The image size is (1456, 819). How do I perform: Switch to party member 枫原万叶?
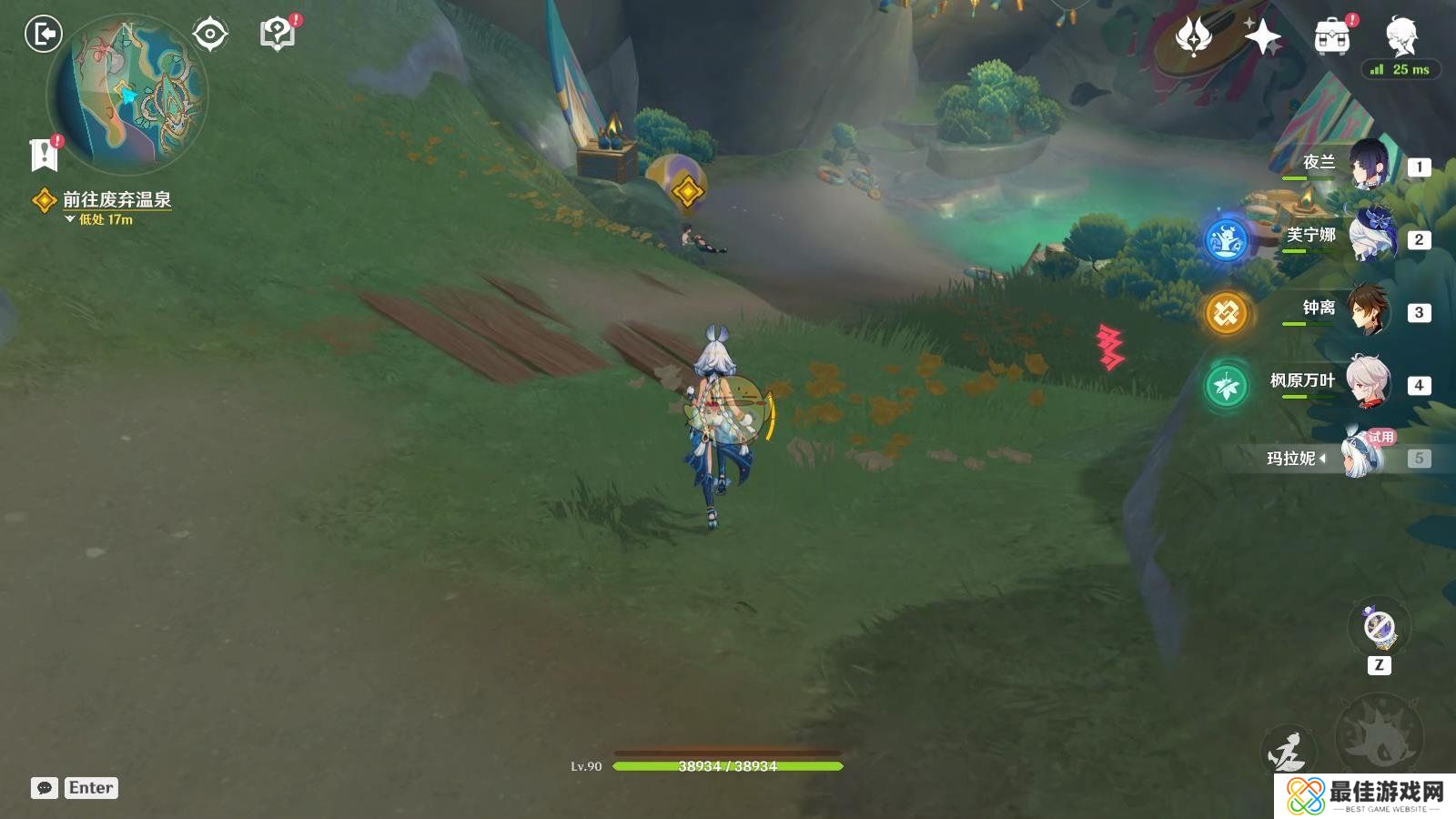(x=1368, y=383)
